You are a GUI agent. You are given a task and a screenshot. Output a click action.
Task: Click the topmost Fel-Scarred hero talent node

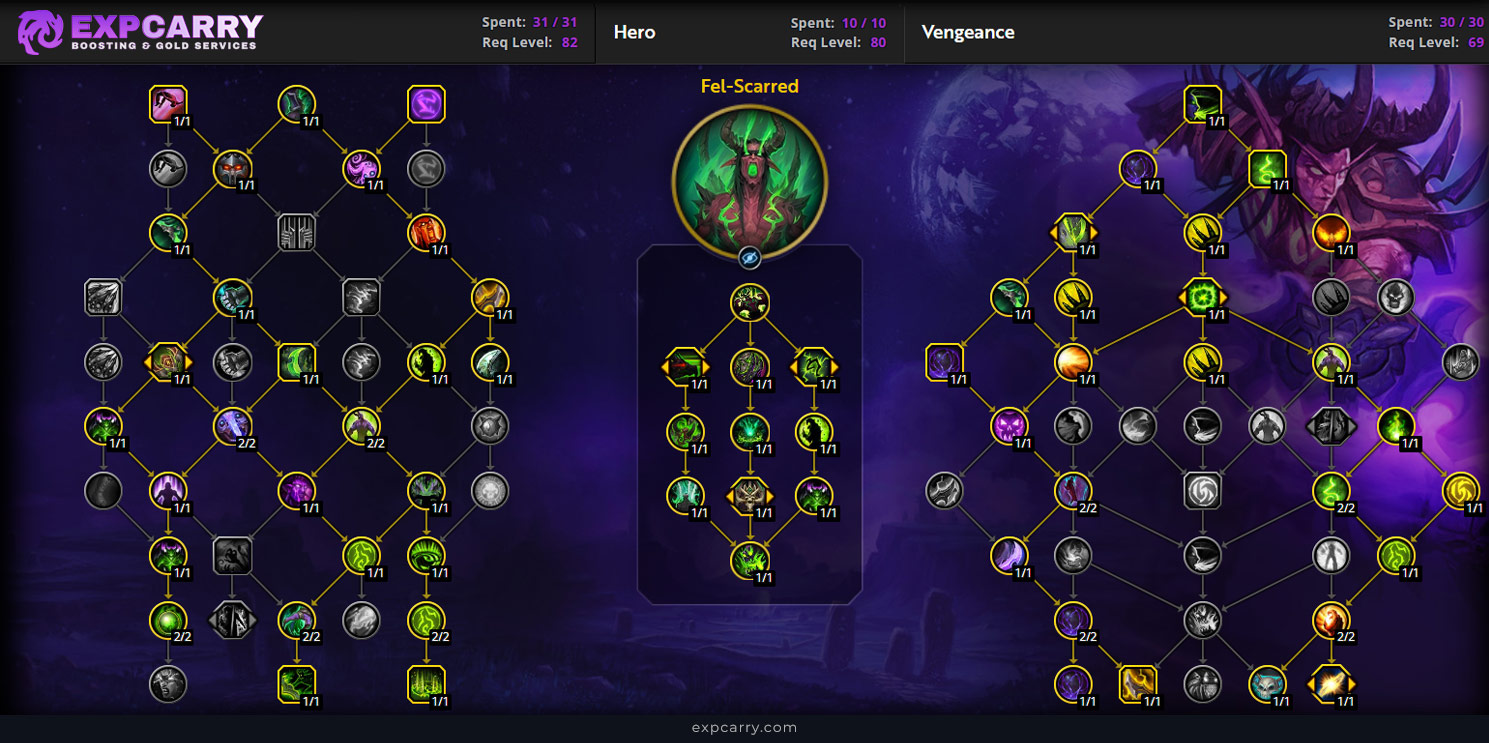click(x=750, y=302)
